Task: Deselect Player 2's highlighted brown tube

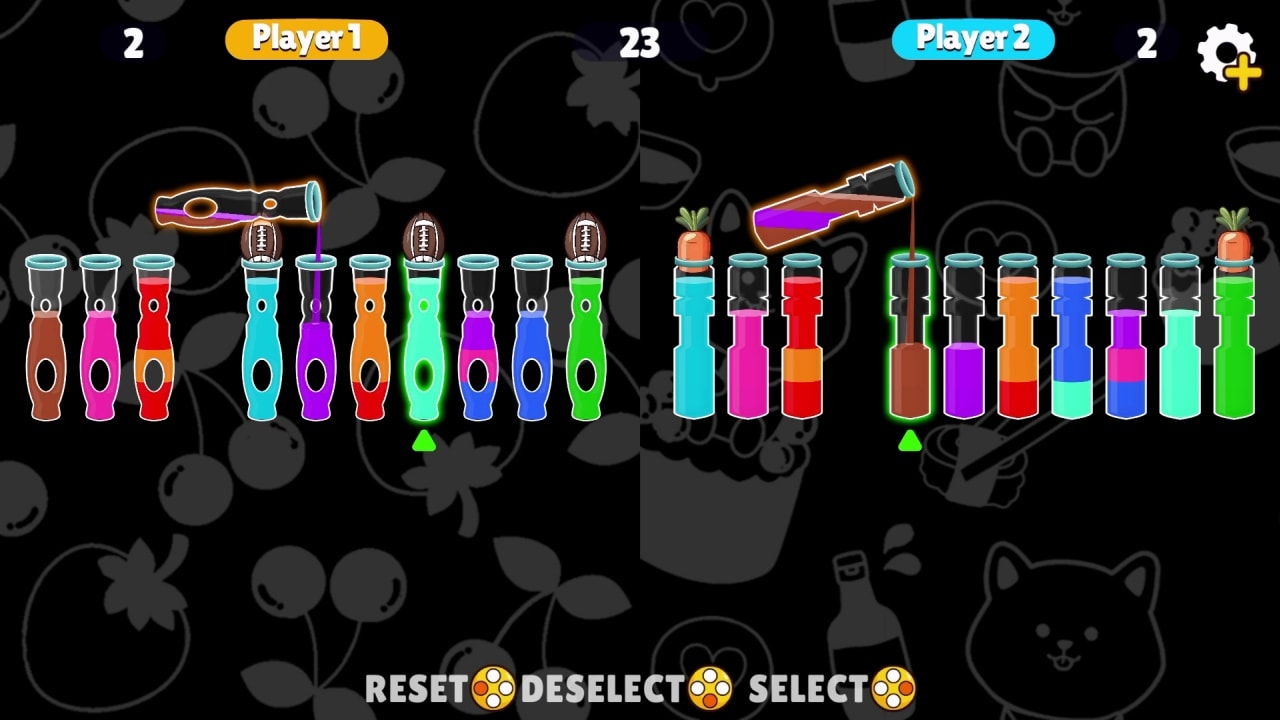Action: pos(910,350)
